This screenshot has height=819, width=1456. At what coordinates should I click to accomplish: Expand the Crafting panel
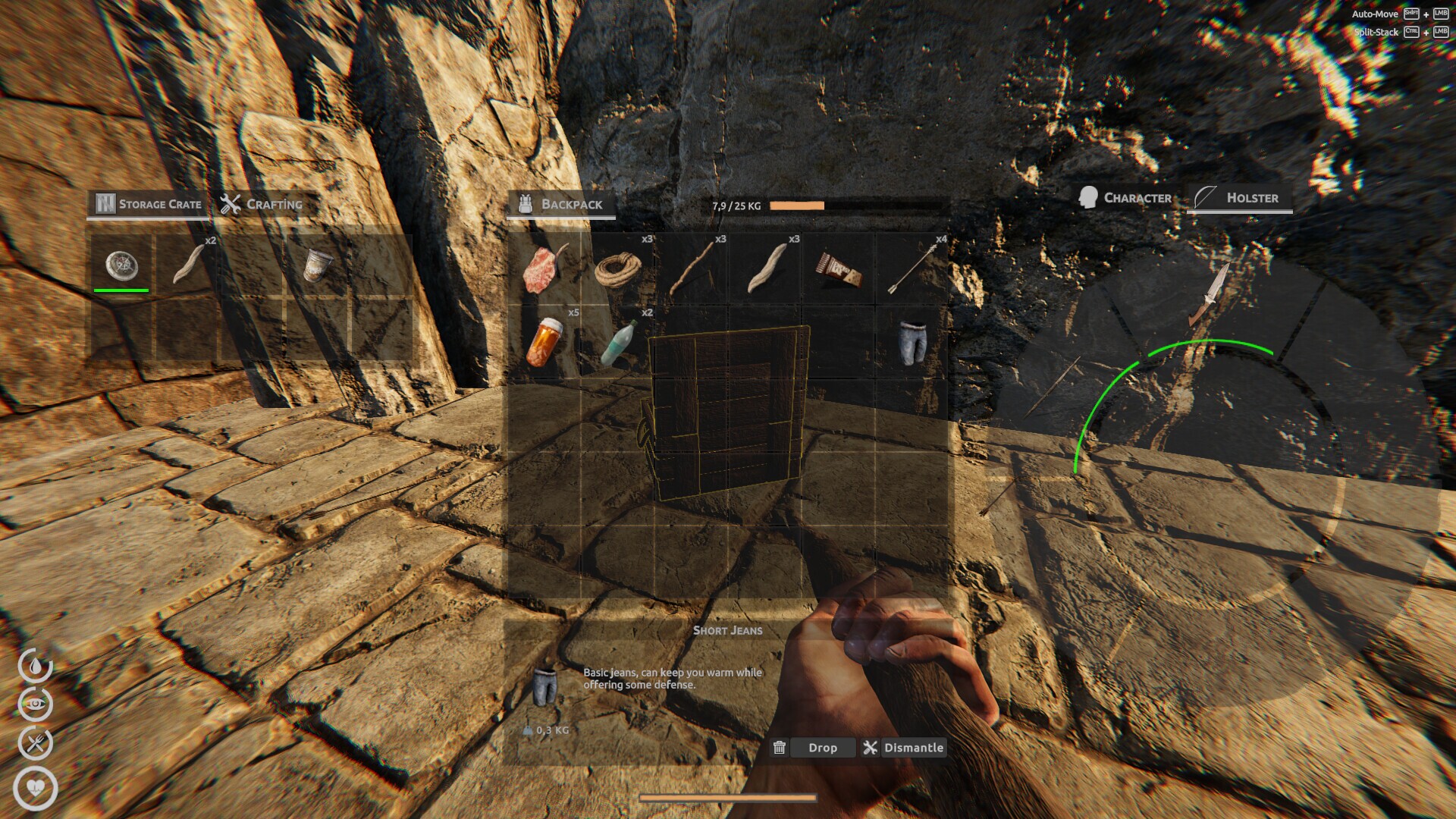click(x=262, y=203)
